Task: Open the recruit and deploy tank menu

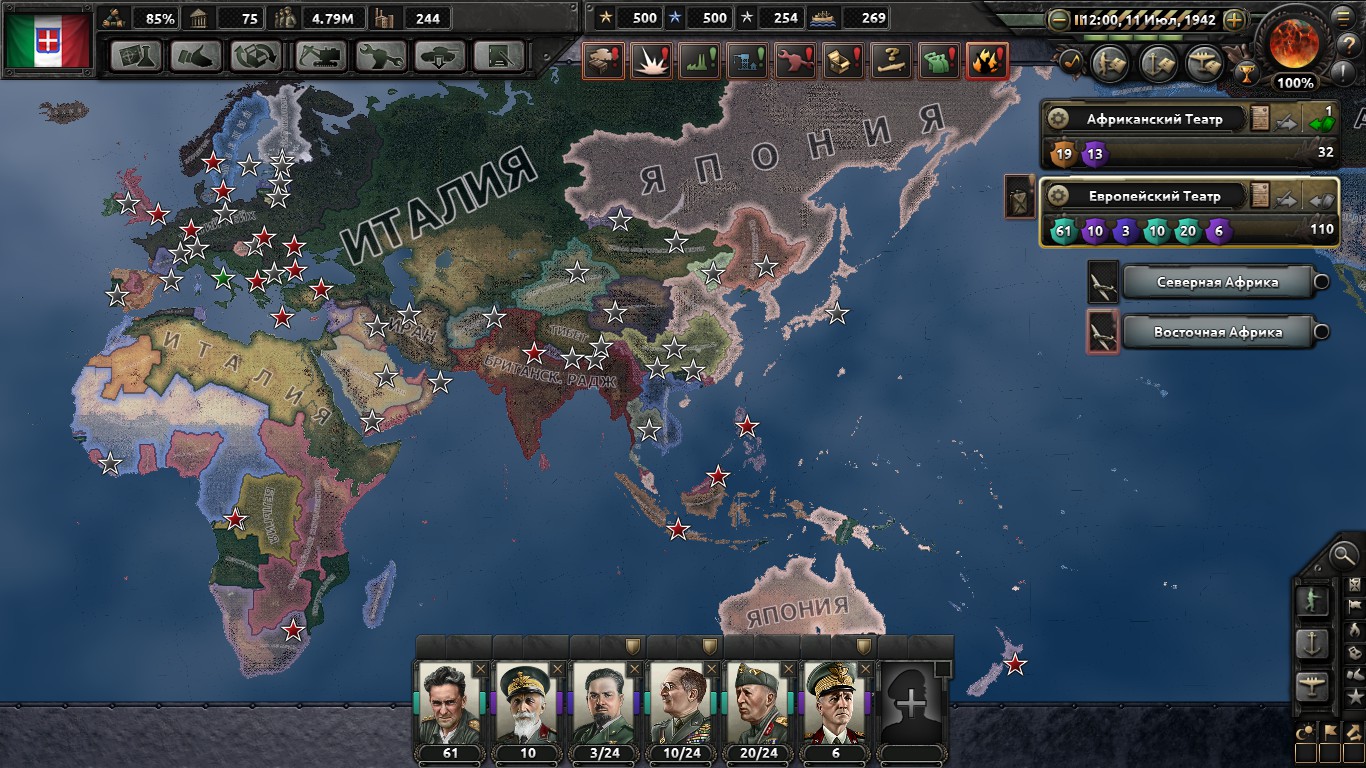Action: point(440,56)
